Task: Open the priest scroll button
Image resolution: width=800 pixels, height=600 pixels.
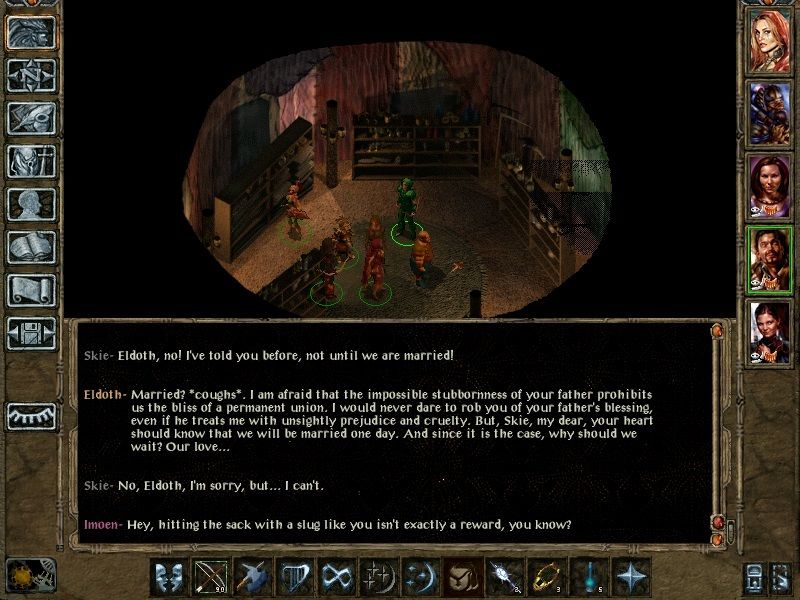Action: [30, 291]
